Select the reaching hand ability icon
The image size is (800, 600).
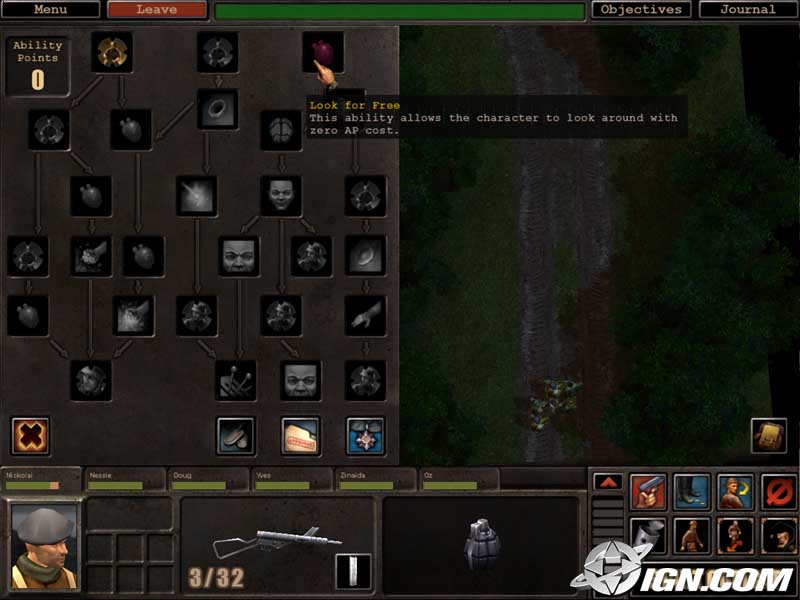[x=365, y=314]
